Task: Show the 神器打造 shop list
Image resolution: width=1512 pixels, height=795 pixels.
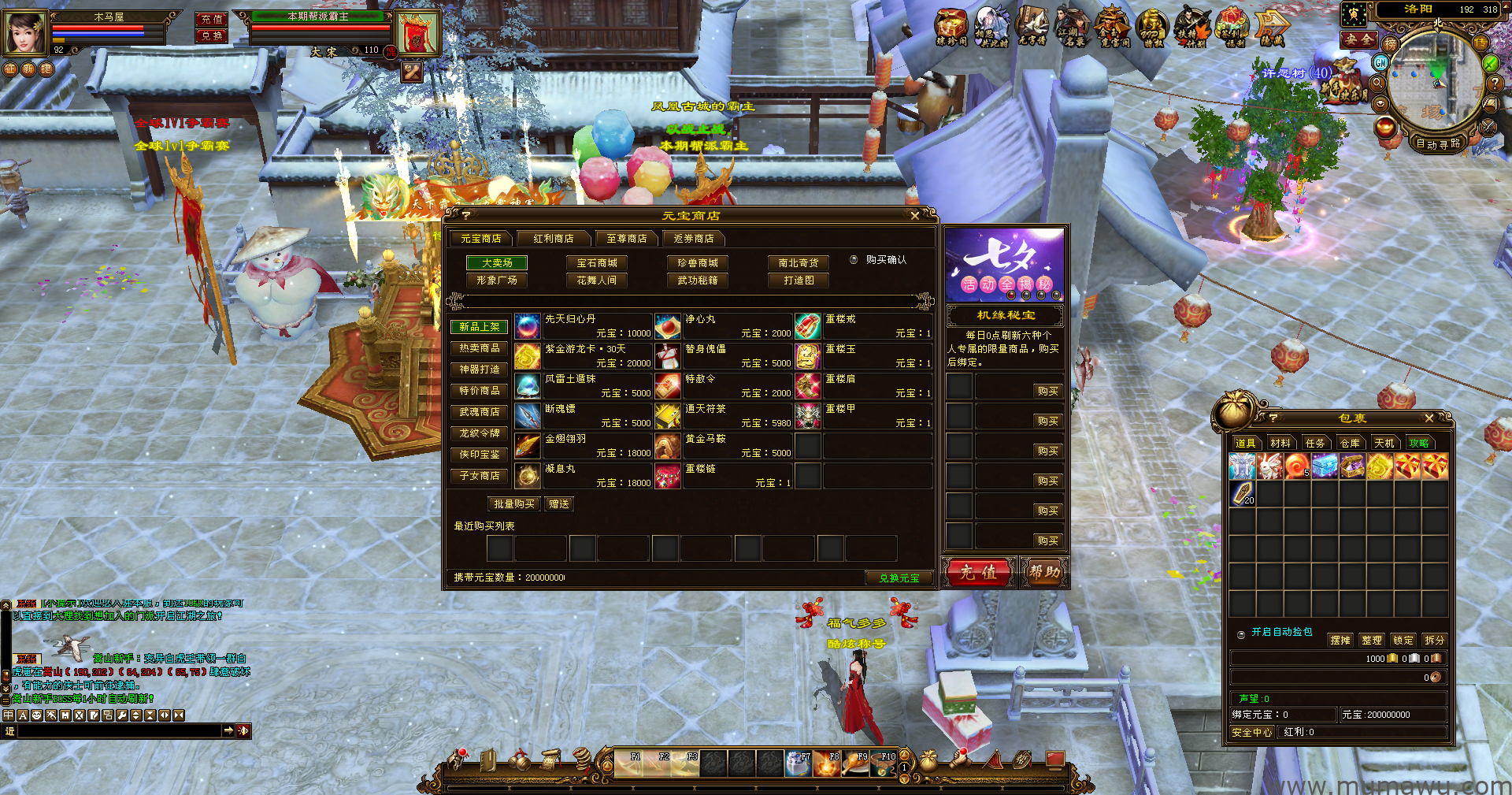Action: click(480, 370)
